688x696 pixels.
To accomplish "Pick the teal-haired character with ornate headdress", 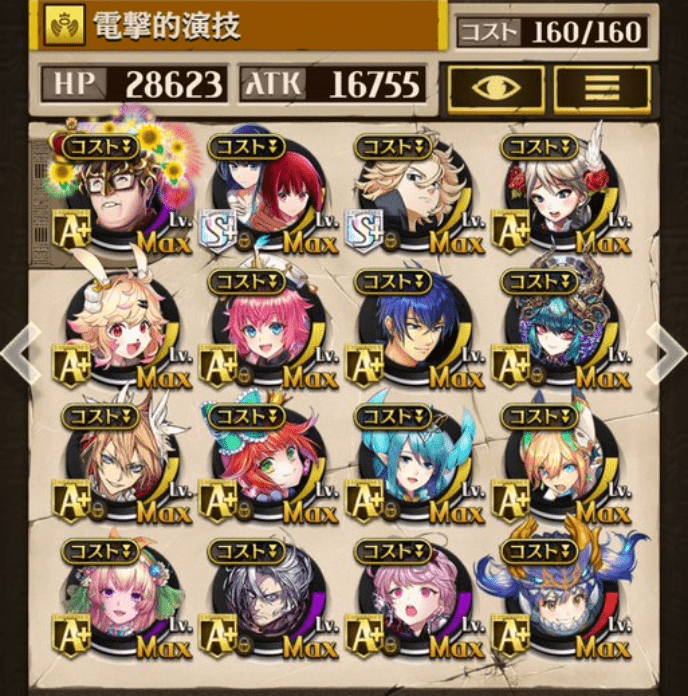I will click(x=558, y=332).
